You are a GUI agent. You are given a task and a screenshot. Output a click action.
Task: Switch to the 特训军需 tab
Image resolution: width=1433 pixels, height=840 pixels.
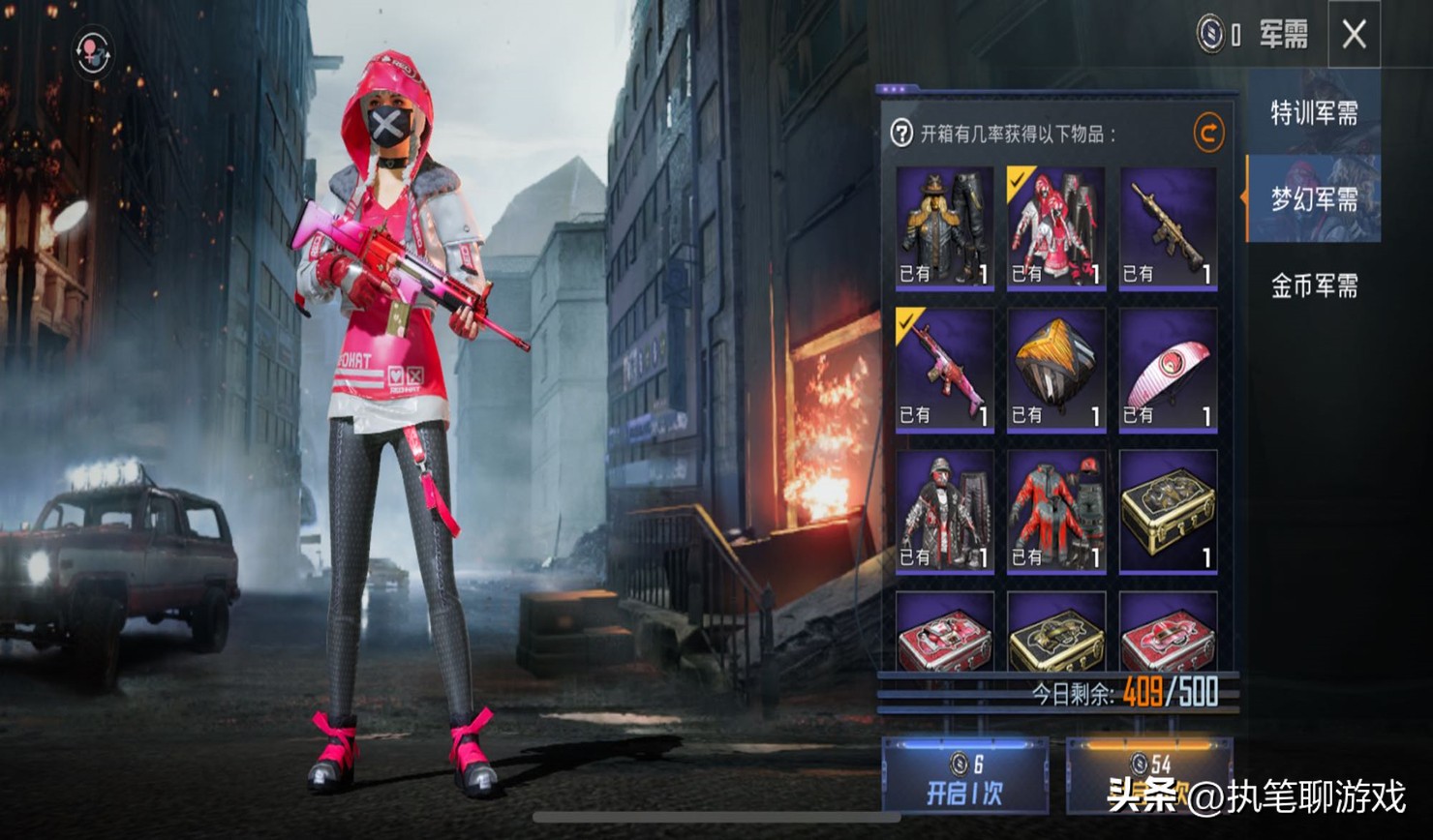(x=1314, y=113)
